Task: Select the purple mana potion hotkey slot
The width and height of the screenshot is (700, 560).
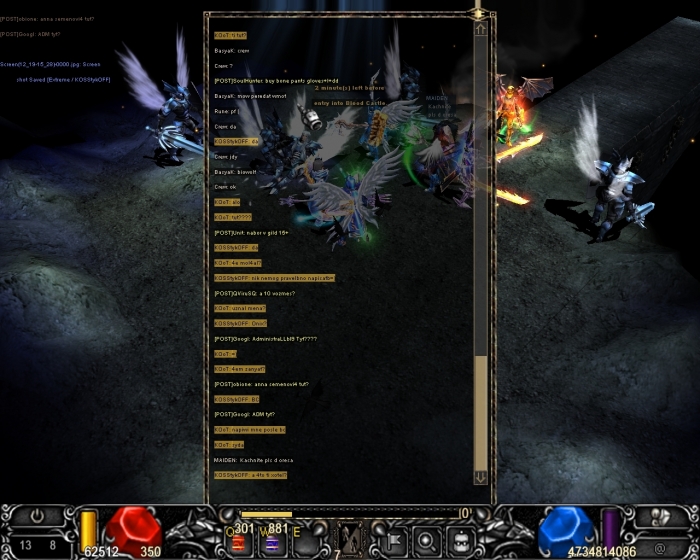Action: (x=271, y=543)
